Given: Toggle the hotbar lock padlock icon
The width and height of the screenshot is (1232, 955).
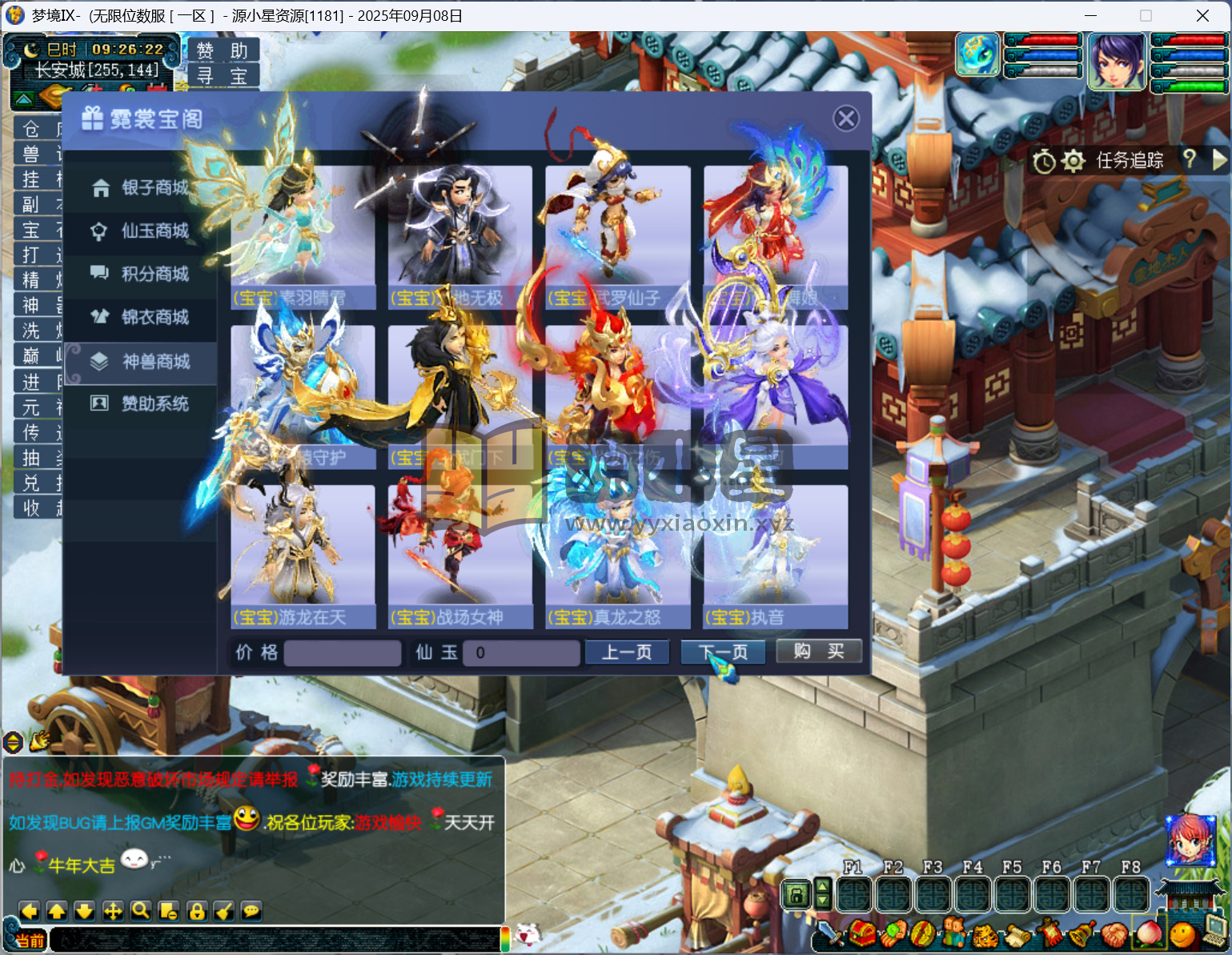Looking at the screenshot, I should point(797,894).
